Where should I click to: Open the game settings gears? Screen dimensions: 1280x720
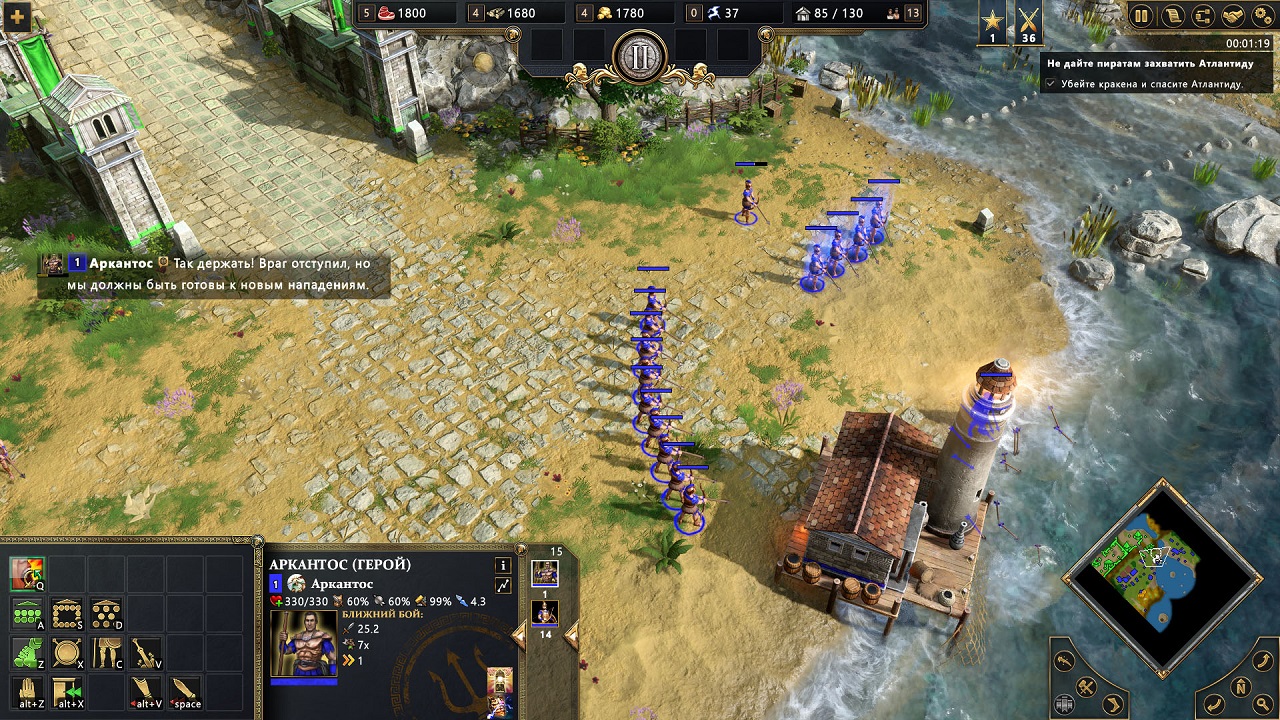[1261, 16]
